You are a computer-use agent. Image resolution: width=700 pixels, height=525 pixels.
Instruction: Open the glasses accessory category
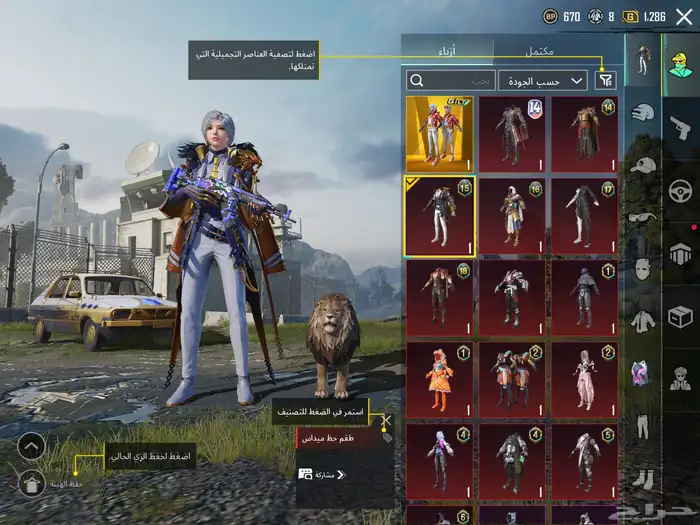(643, 217)
